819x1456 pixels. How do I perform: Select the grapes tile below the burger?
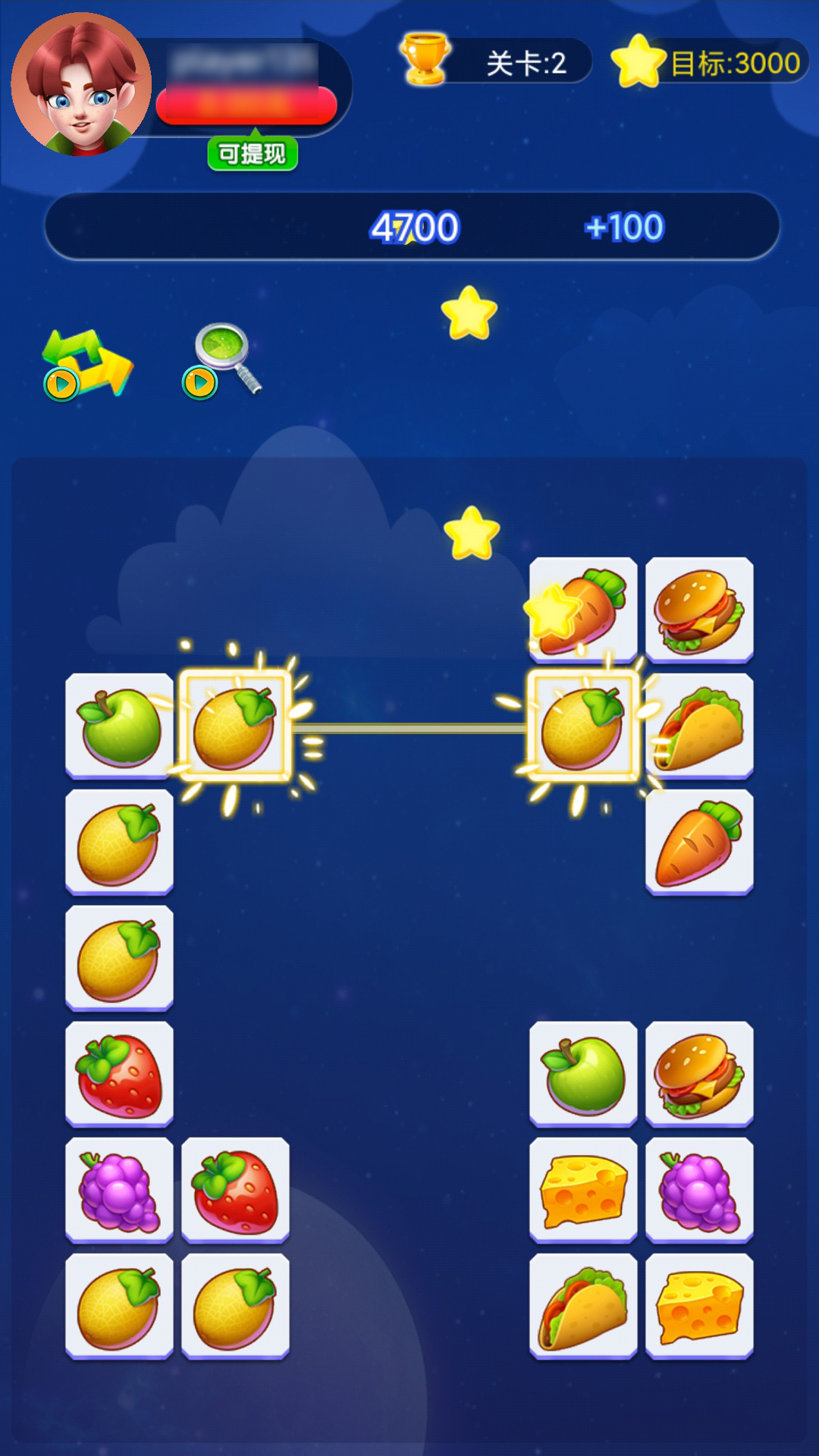tap(699, 1191)
